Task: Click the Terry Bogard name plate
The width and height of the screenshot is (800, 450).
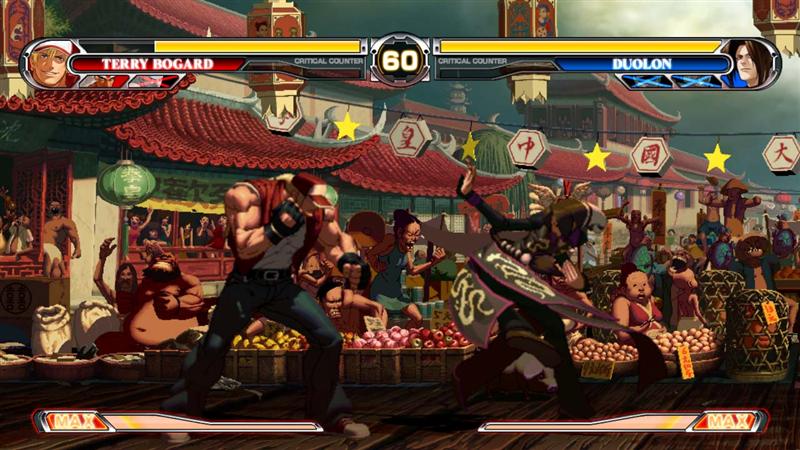Action: tap(156, 64)
